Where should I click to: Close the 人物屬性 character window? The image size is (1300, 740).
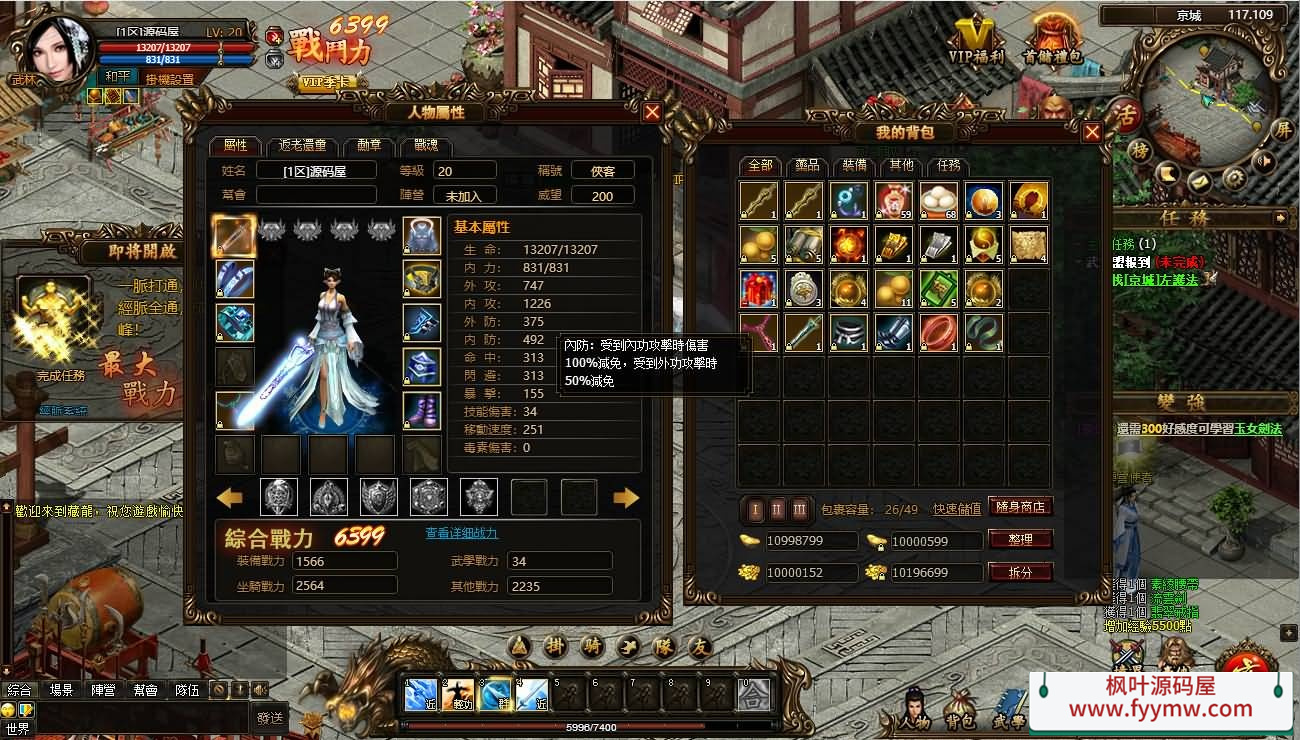(652, 113)
